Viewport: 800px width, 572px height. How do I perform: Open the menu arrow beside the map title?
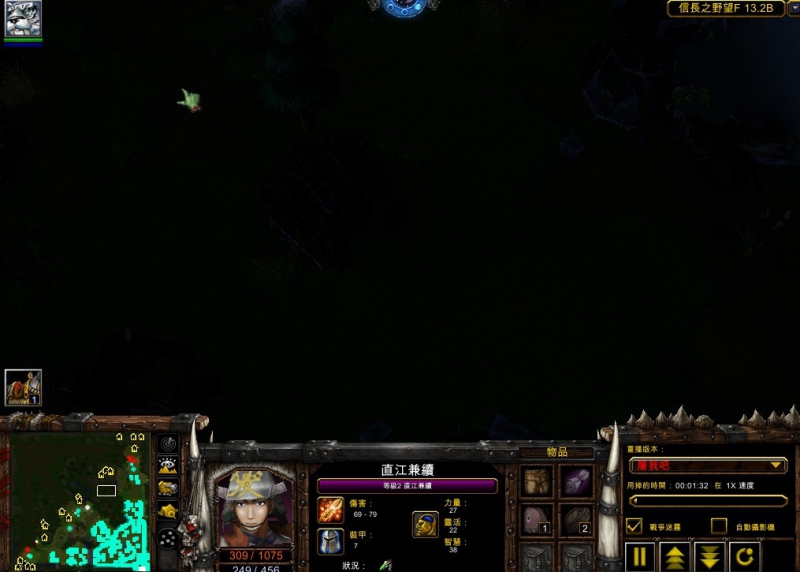point(794,8)
